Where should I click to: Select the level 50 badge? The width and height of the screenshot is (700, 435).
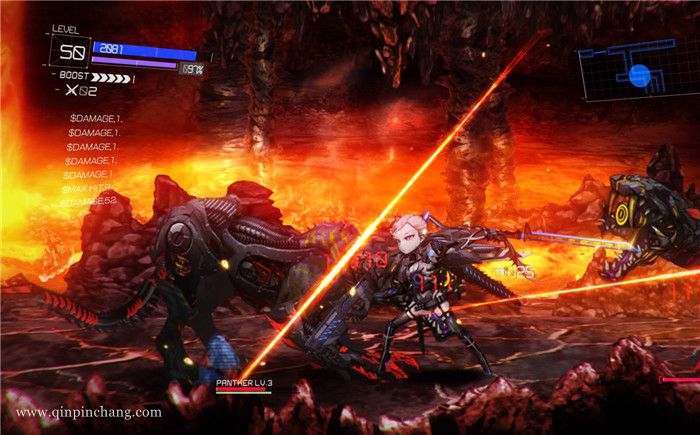[x=70, y=53]
